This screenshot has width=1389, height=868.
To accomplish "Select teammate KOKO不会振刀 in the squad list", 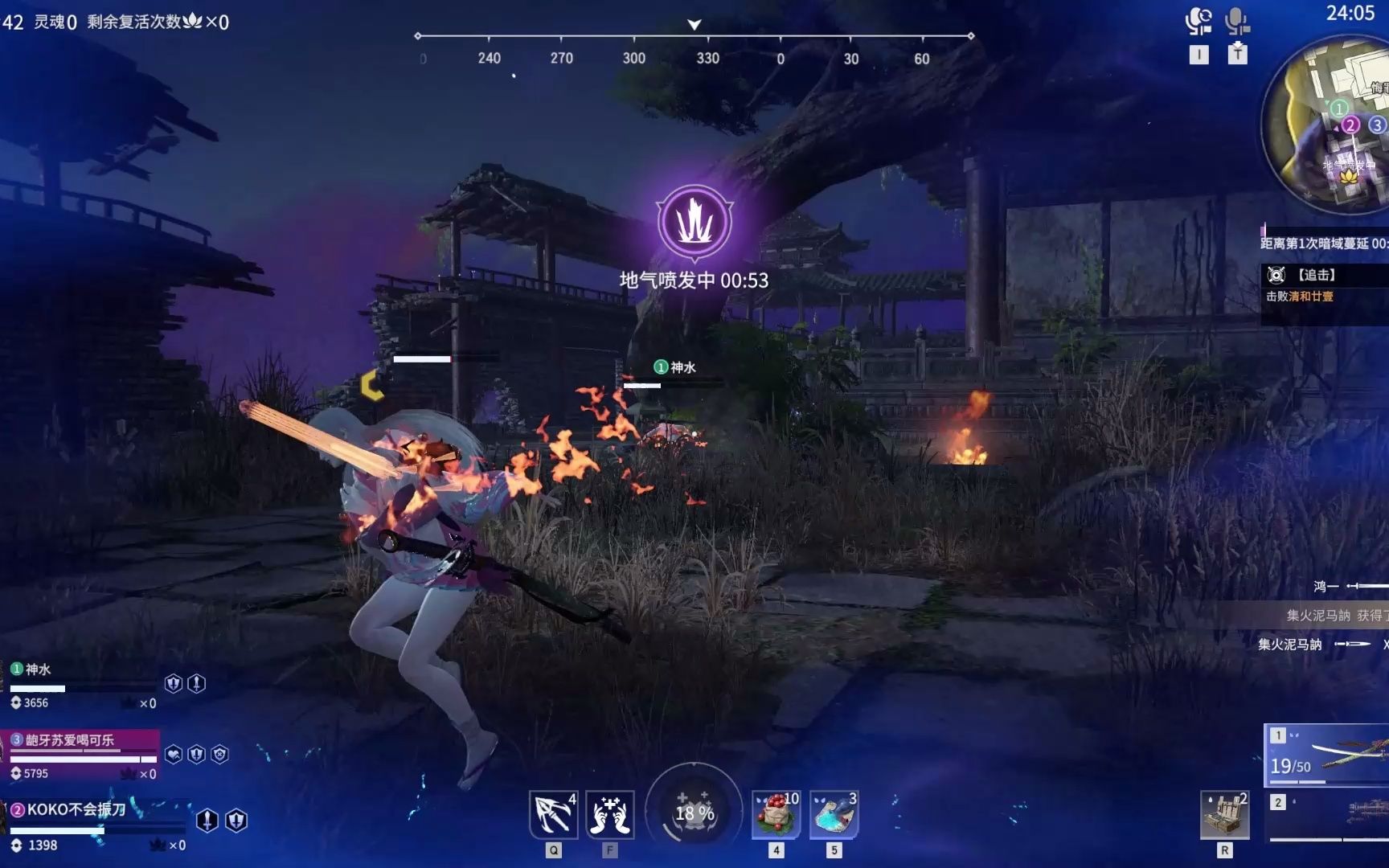I will 76,810.
